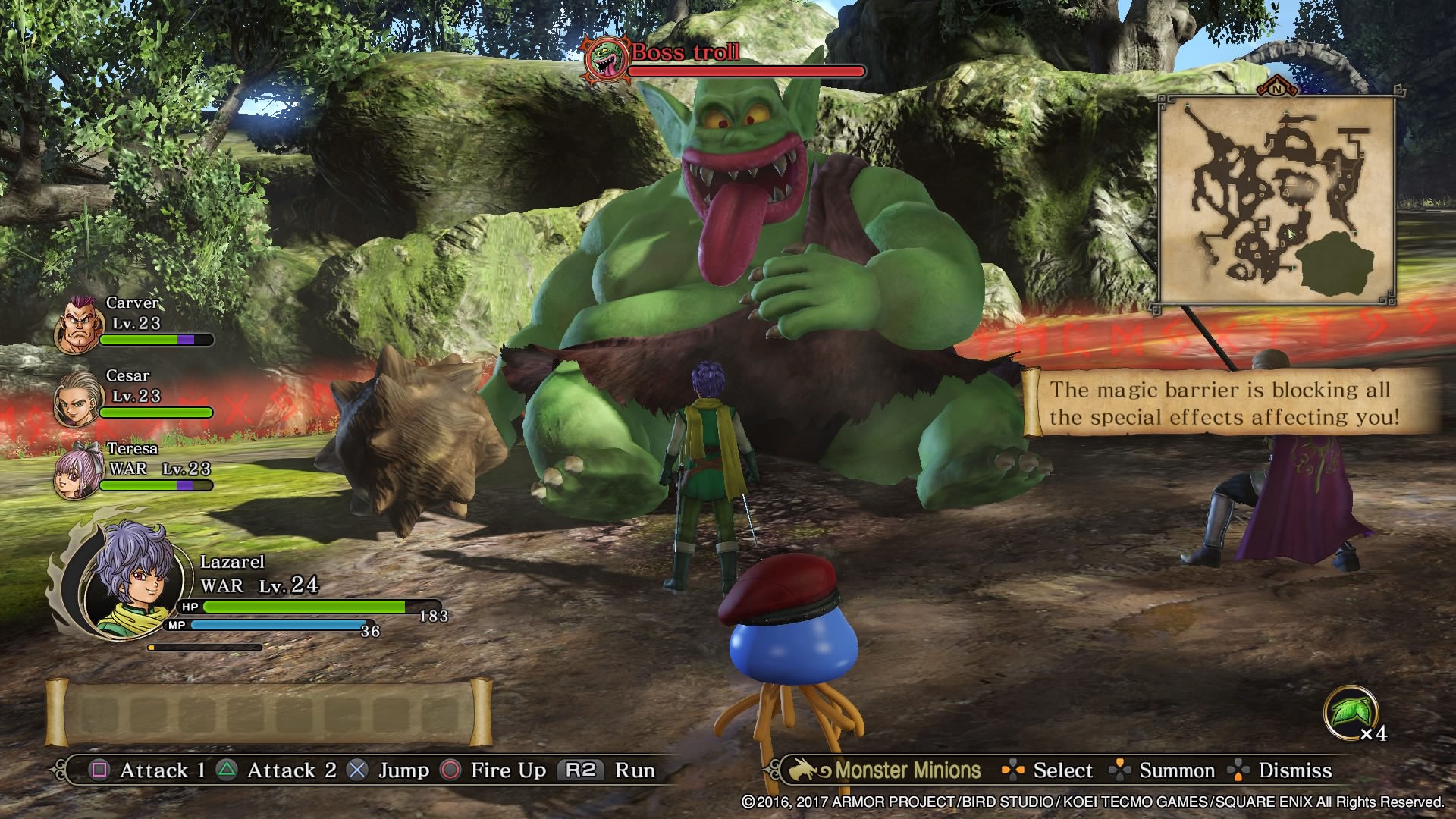Click Lazarel's character portrait
The width and height of the screenshot is (1456, 819).
click(135, 578)
